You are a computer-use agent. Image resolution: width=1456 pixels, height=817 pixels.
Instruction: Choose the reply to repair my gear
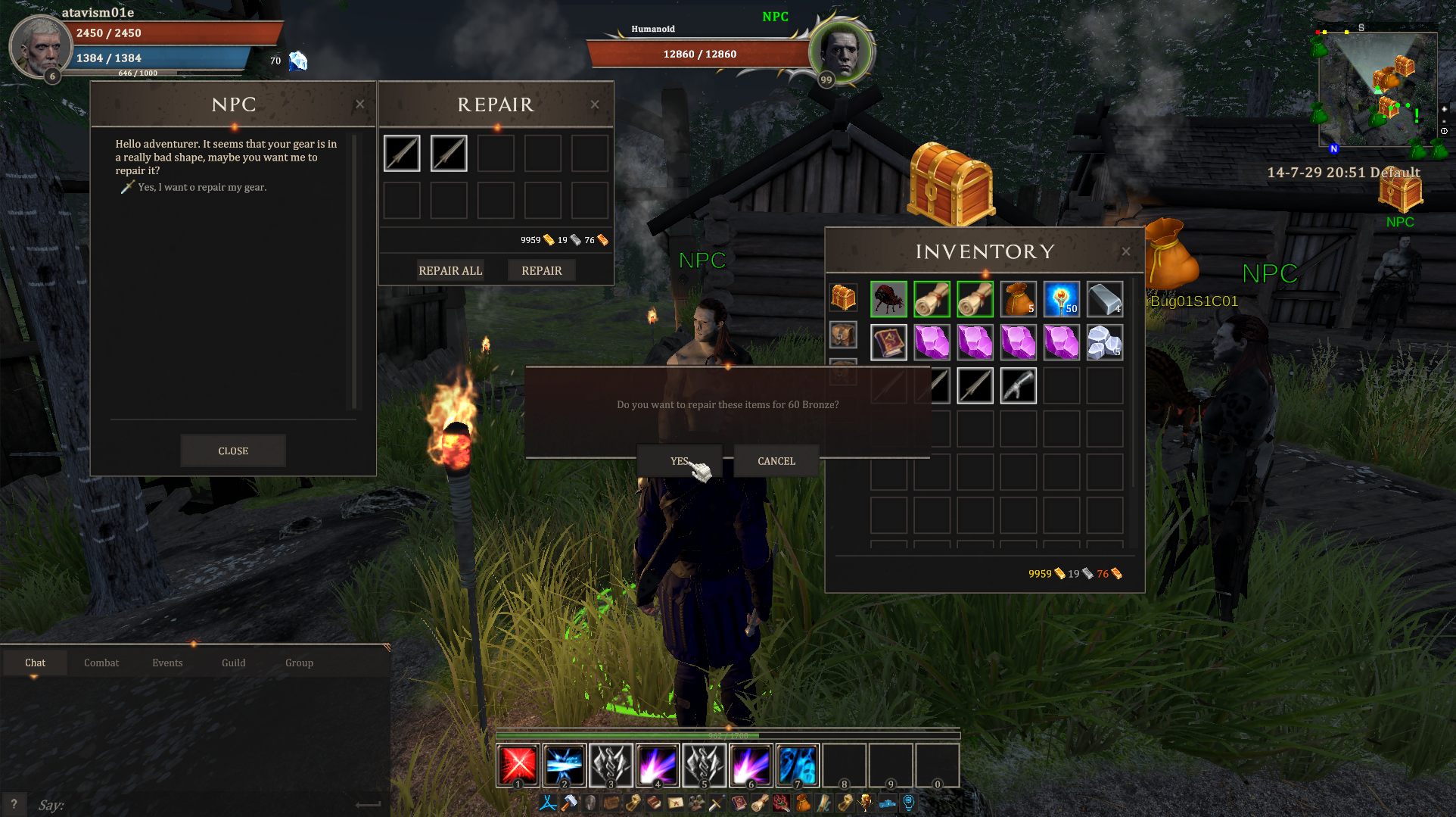coord(201,187)
